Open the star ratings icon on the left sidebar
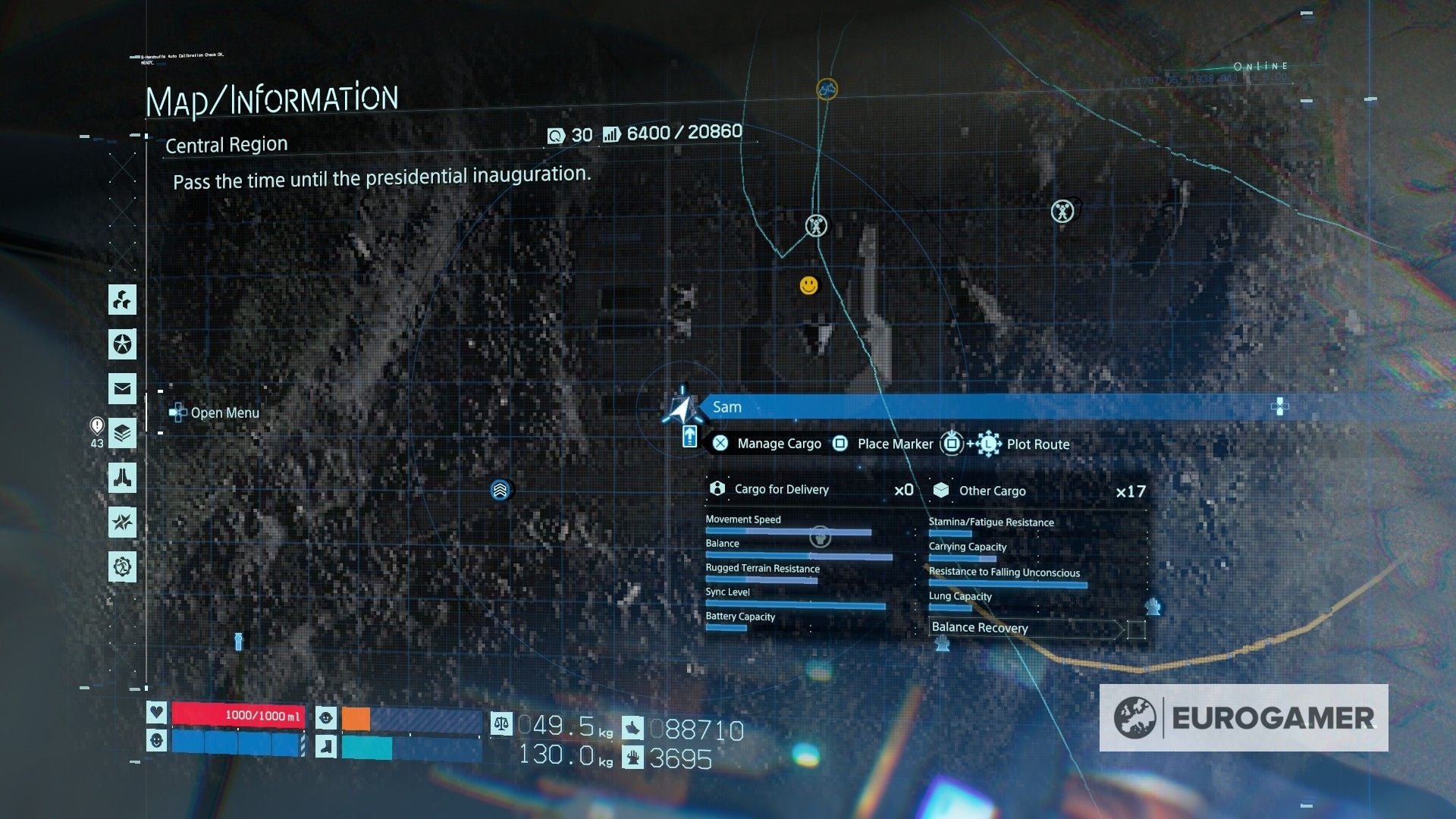This screenshot has width=1456, height=819. coord(123,345)
